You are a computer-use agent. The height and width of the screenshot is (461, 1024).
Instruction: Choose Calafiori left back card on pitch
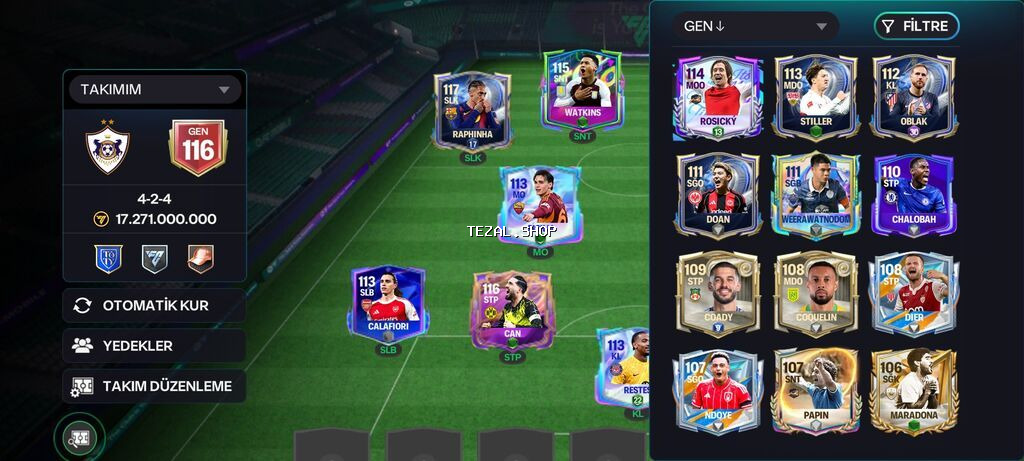(x=388, y=304)
